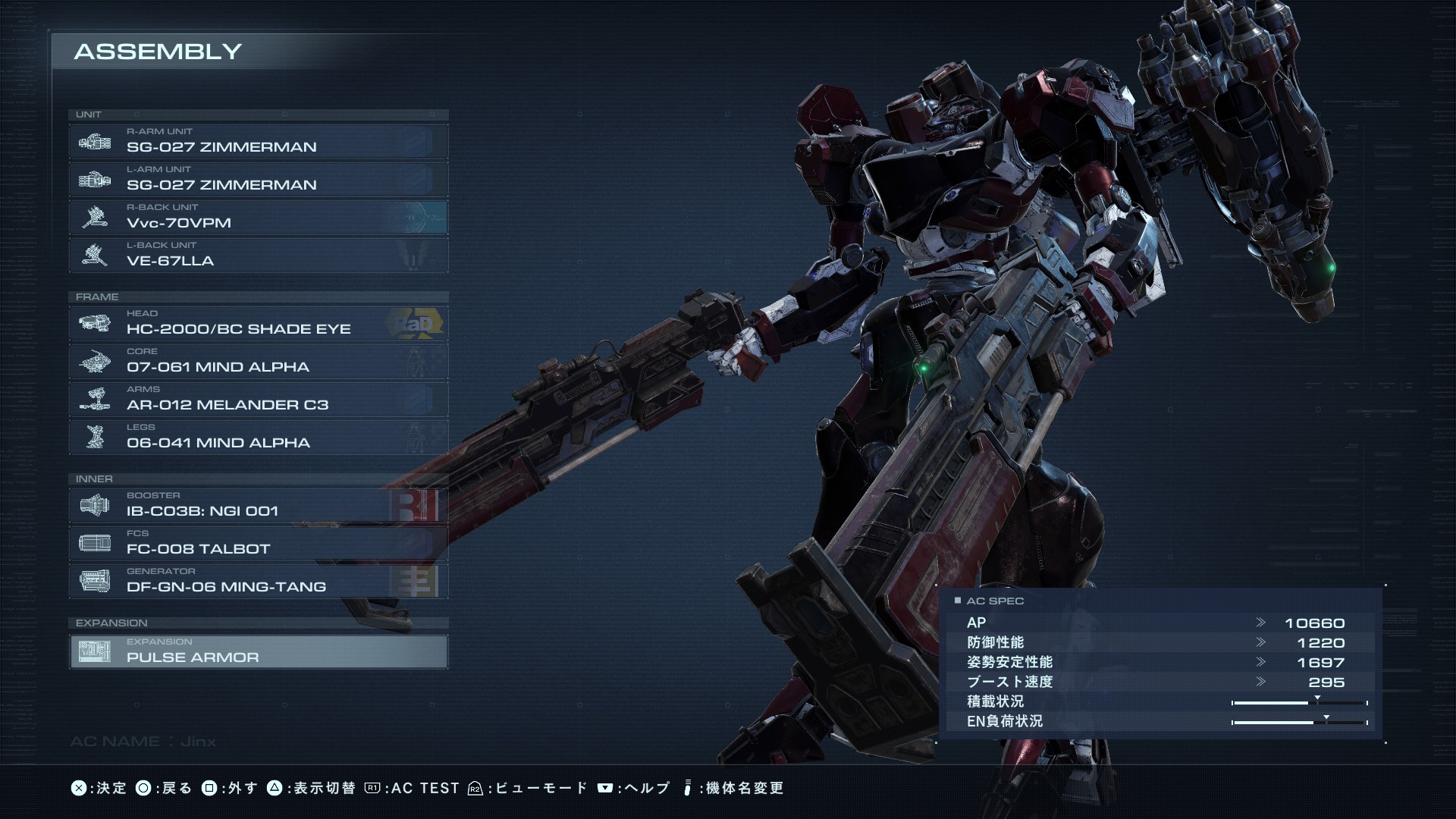This screenshot has width=1456, height=819.
Task: Open the R-BACK UNIT Vvc-70VPM slot
Action: [x=259, y=217]
